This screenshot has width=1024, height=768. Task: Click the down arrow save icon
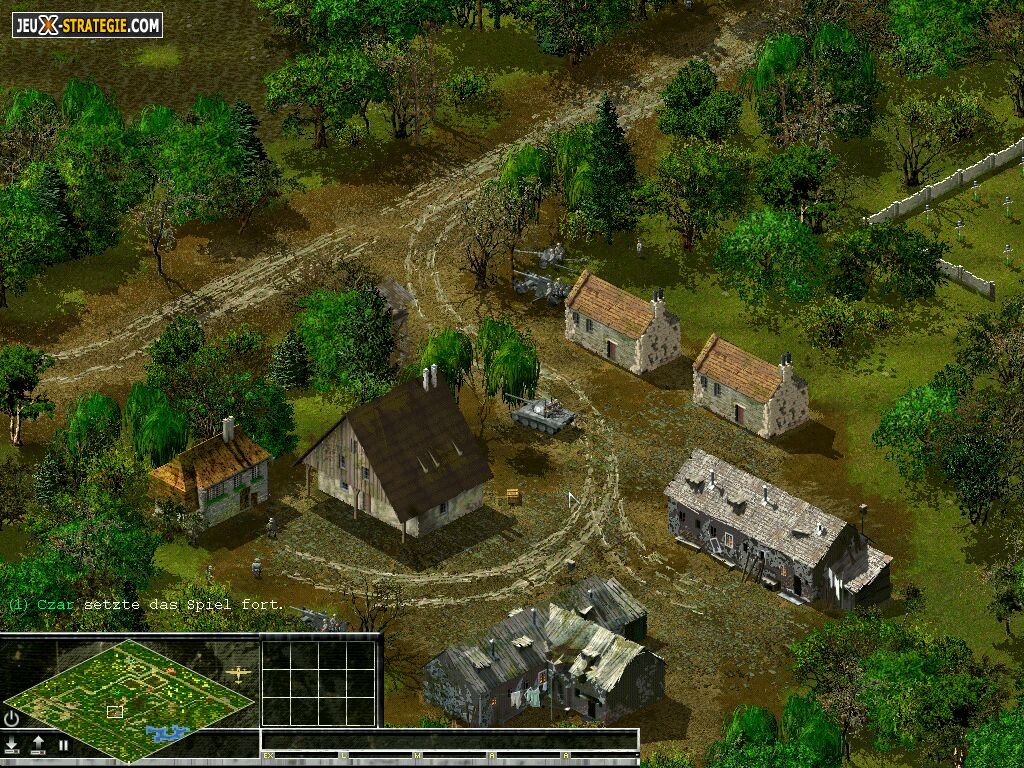coord(12,744)
